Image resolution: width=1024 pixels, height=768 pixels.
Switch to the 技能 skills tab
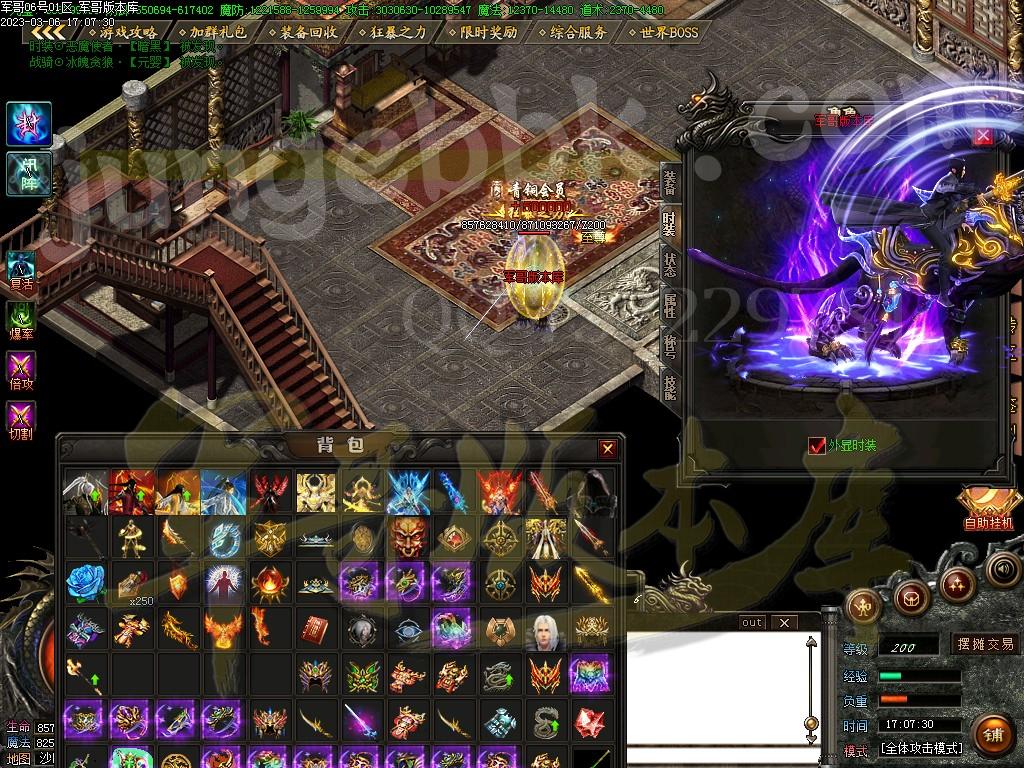click(670, 388)
